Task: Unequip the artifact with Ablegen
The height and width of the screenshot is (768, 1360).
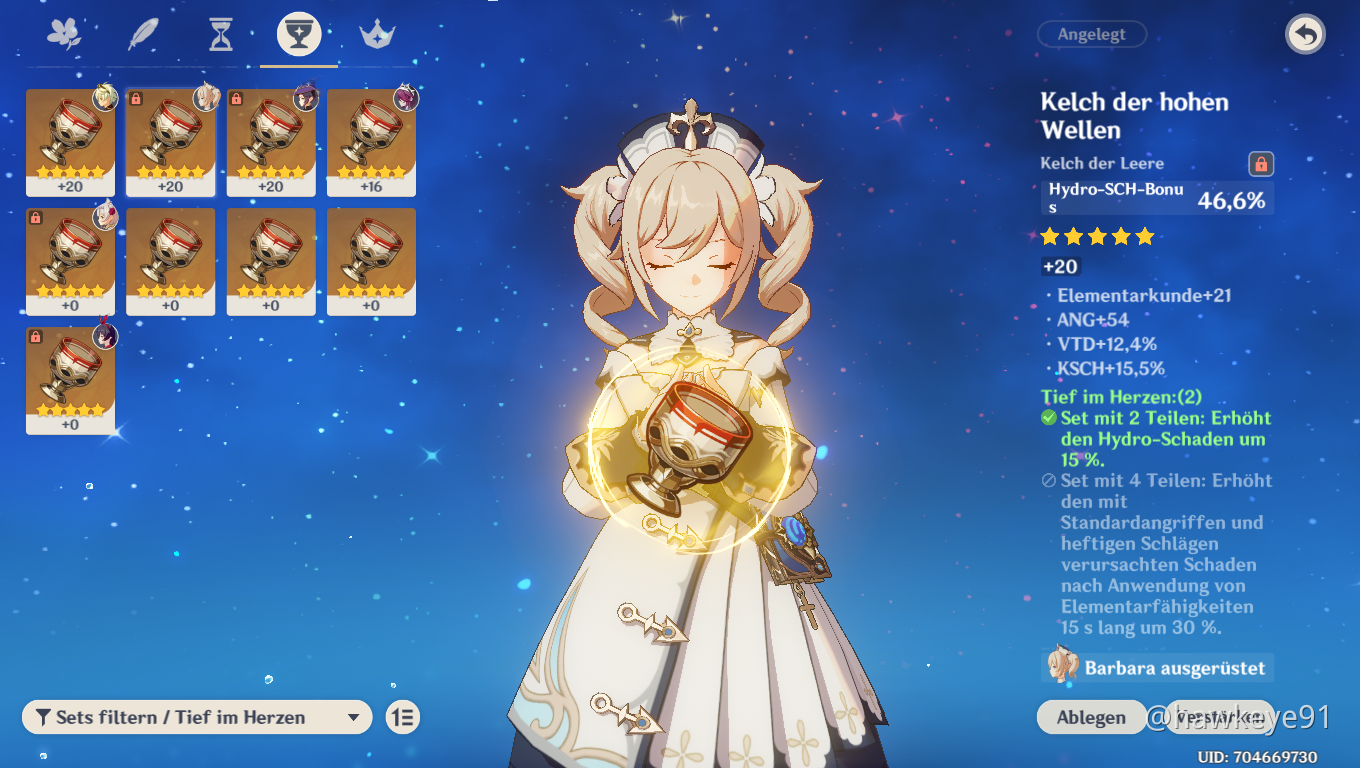Action: point(1091,717)
